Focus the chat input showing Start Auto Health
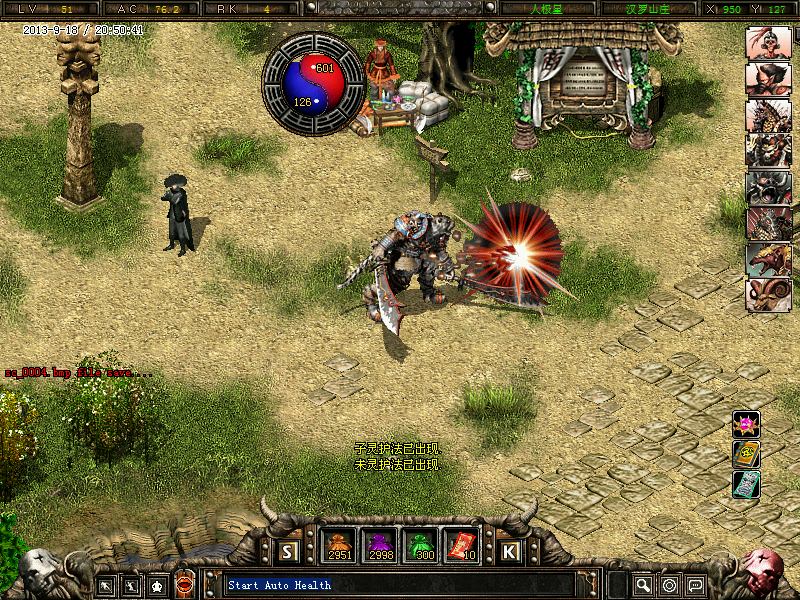Viewport: 800px width, 600px height. [400, 584]
